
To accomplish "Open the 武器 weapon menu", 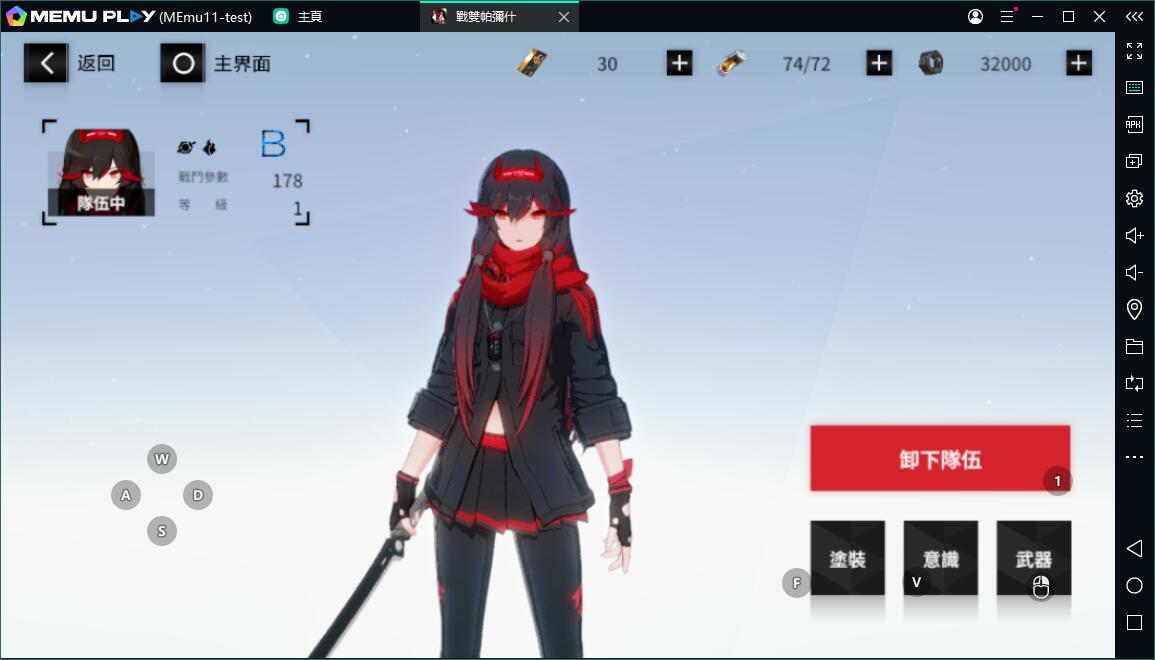I will [x=1033, y=558].
